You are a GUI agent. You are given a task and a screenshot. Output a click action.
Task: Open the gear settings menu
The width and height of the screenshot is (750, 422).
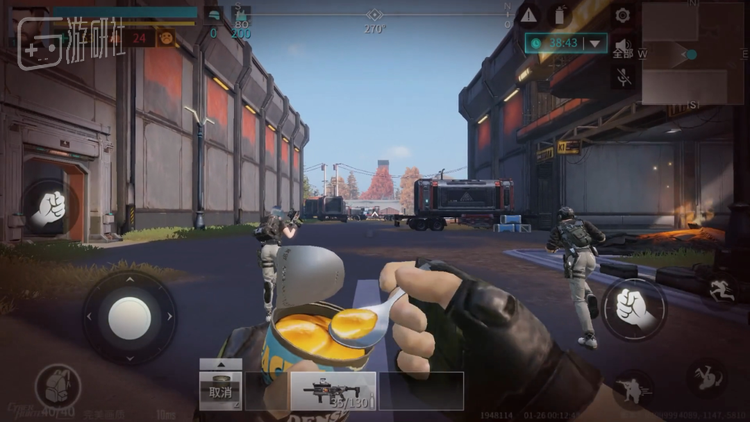(623, 15)
